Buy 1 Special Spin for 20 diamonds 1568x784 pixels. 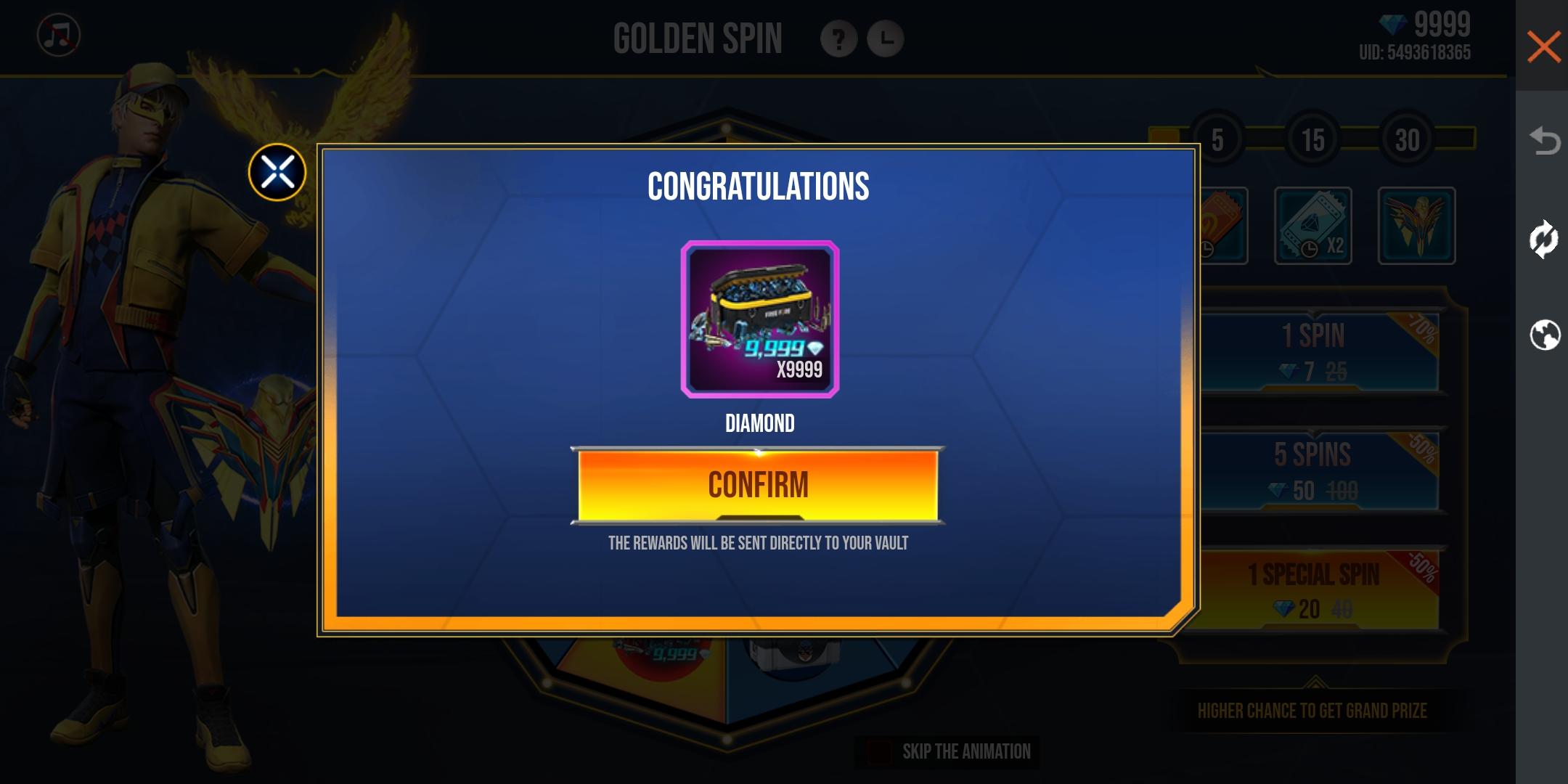pyautogui.click(x=1312, y=589)
